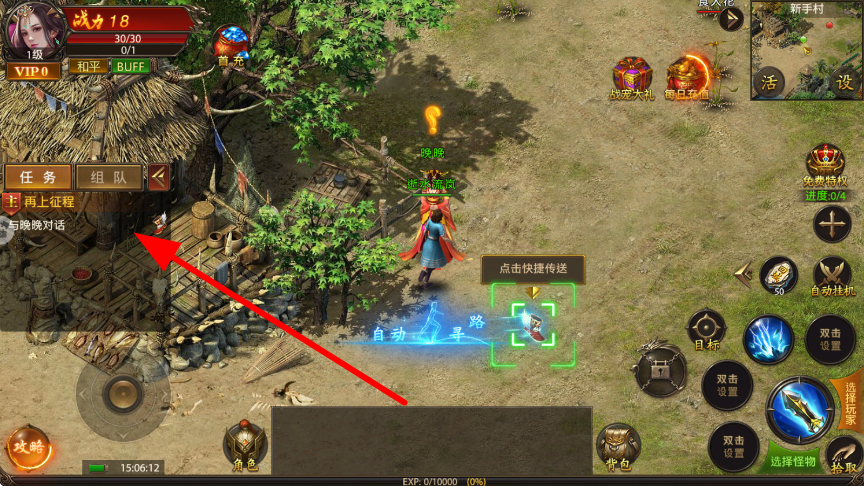Viewport: 864px width, 486px height.
Task: Show the BUFF list
Action: (x=130, y=67)
